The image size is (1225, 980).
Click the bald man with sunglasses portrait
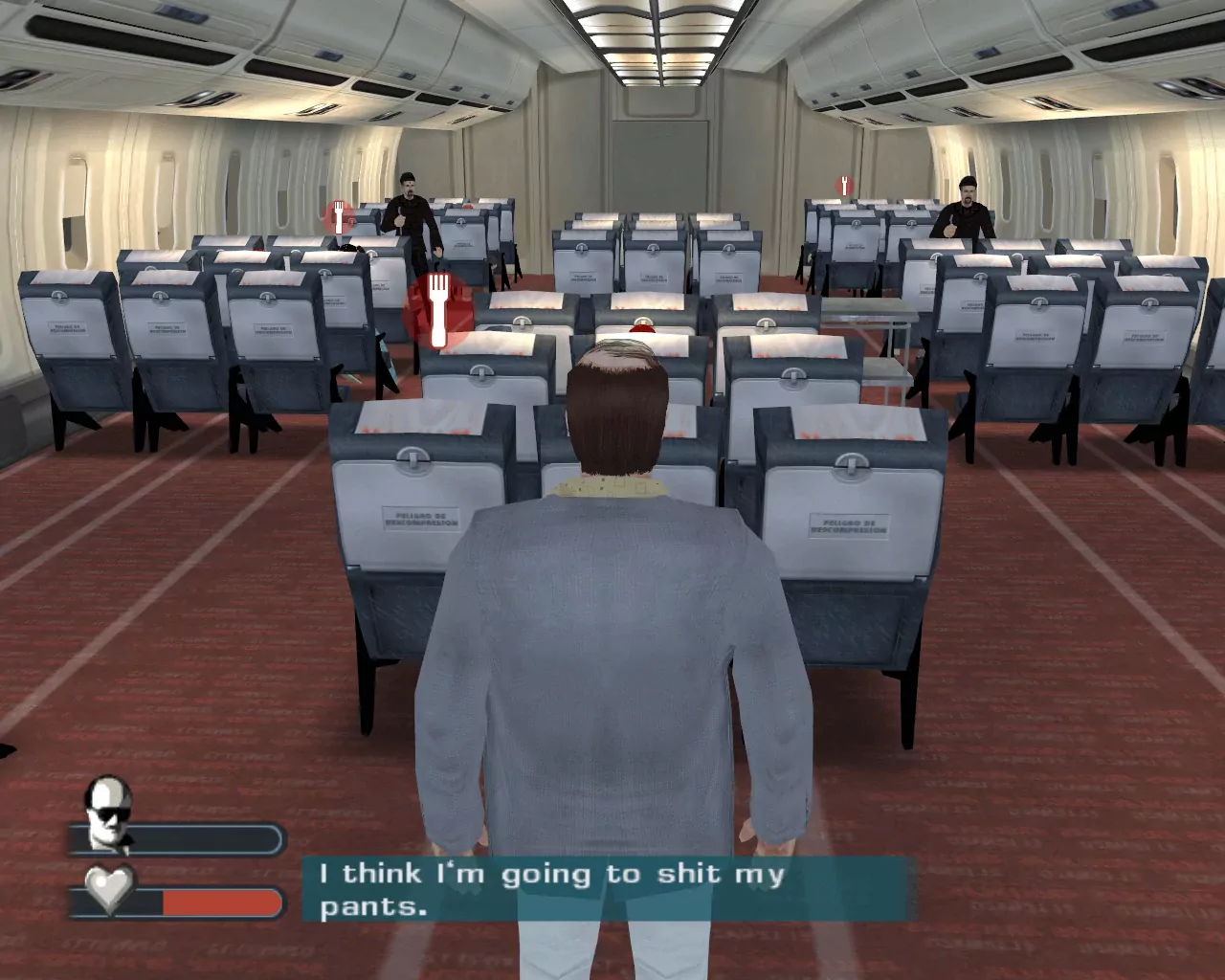click(x=107, y=813)
